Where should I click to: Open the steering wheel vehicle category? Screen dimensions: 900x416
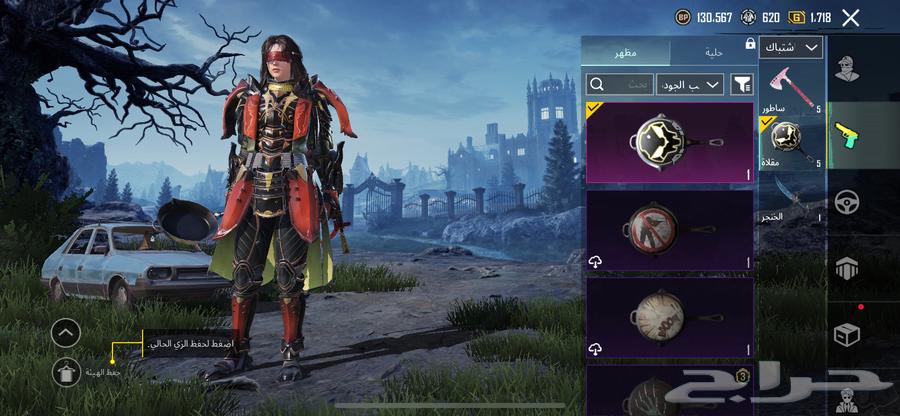pyautogui.click(x=849, y=200)
